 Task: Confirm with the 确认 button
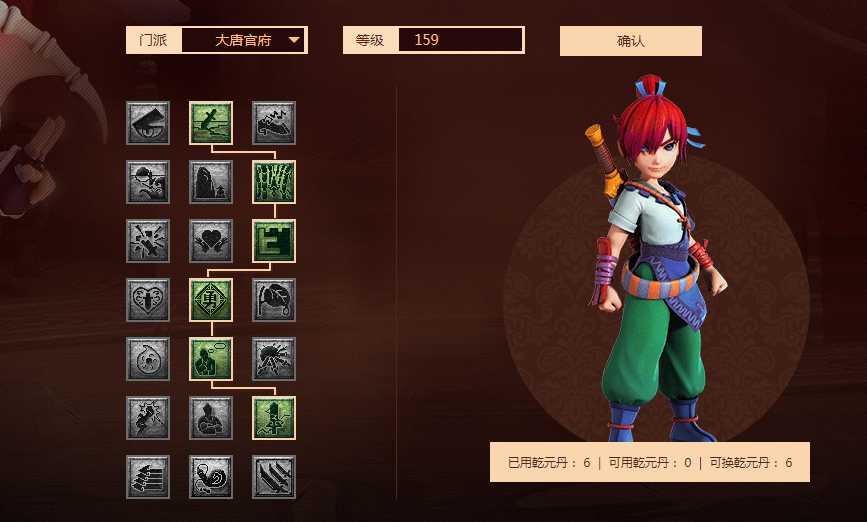click(630, 41)
